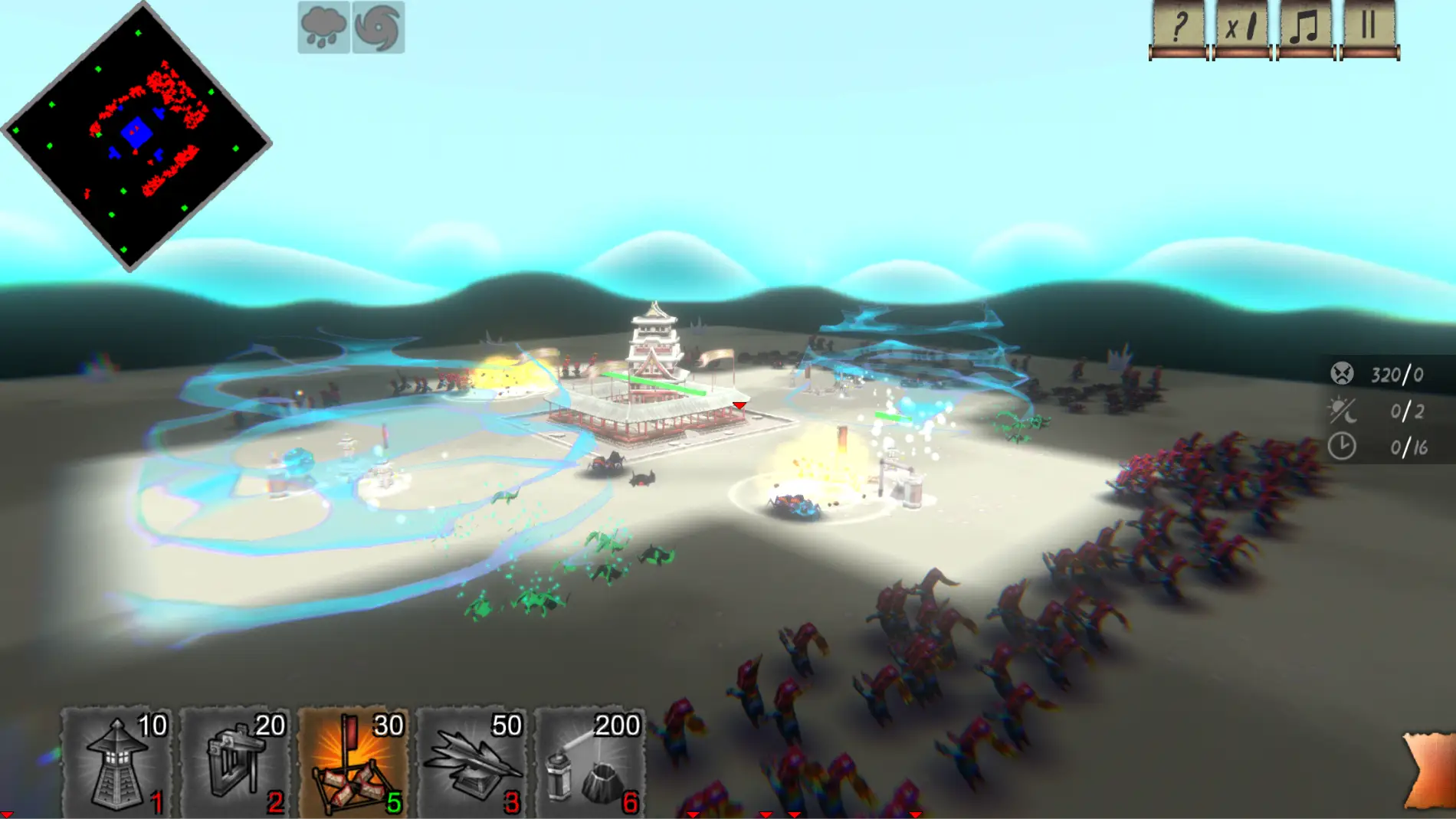The width and height of the screenshot is (1456, 819).
Task: Click the diamond-shaped minimap
Action: click(x=136, y=138)
